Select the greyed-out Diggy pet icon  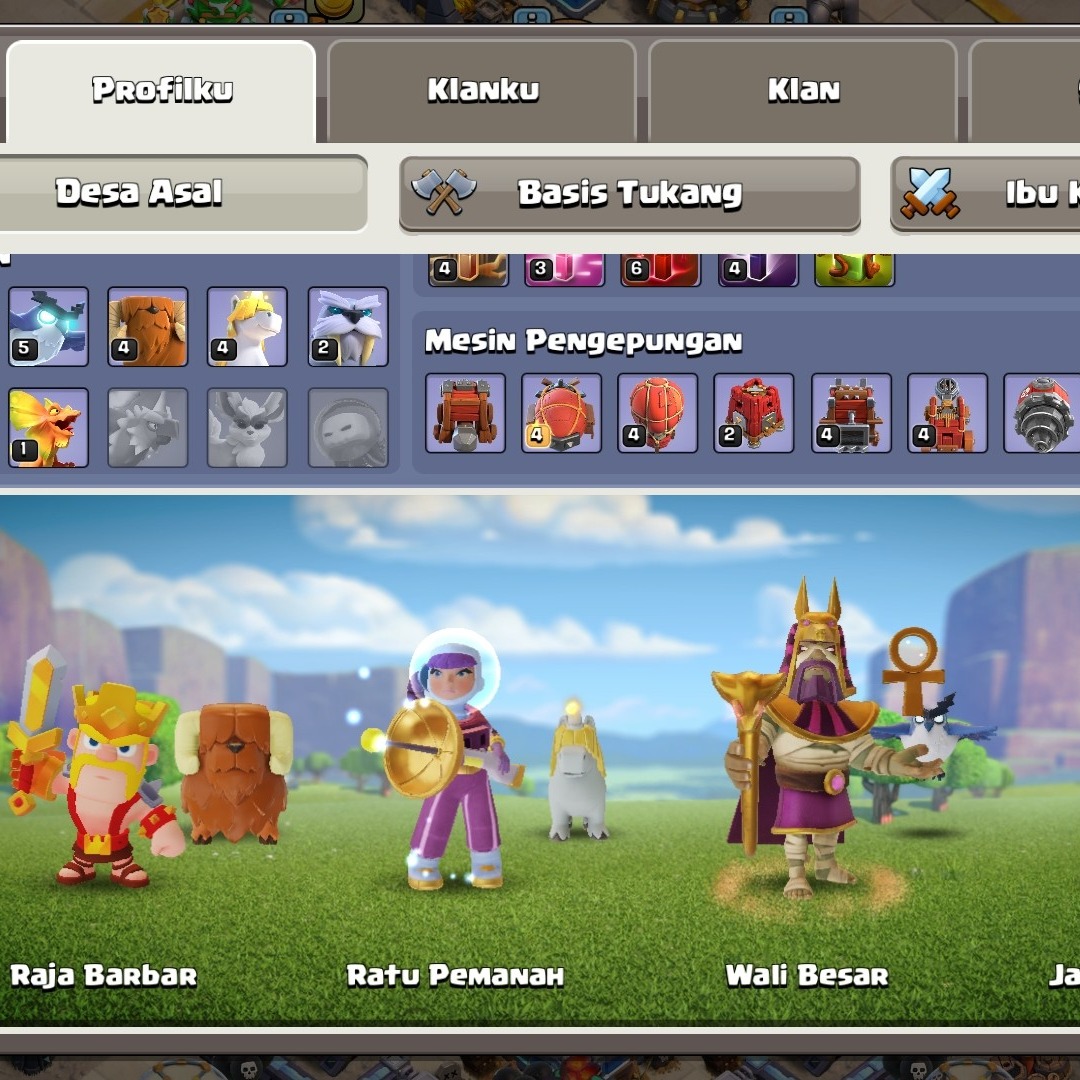click(x=148, y=427)
